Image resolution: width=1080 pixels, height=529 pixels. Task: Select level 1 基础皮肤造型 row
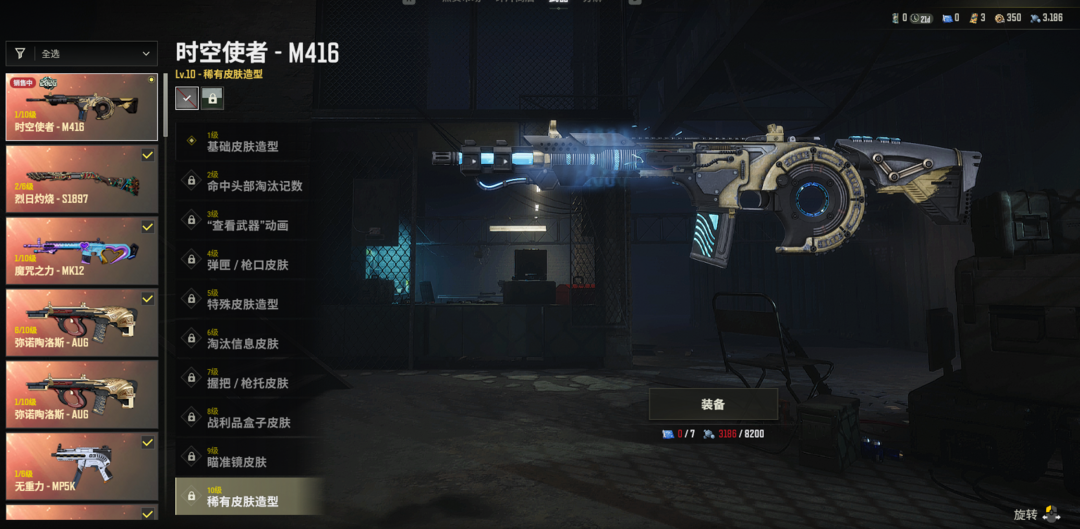250,142
